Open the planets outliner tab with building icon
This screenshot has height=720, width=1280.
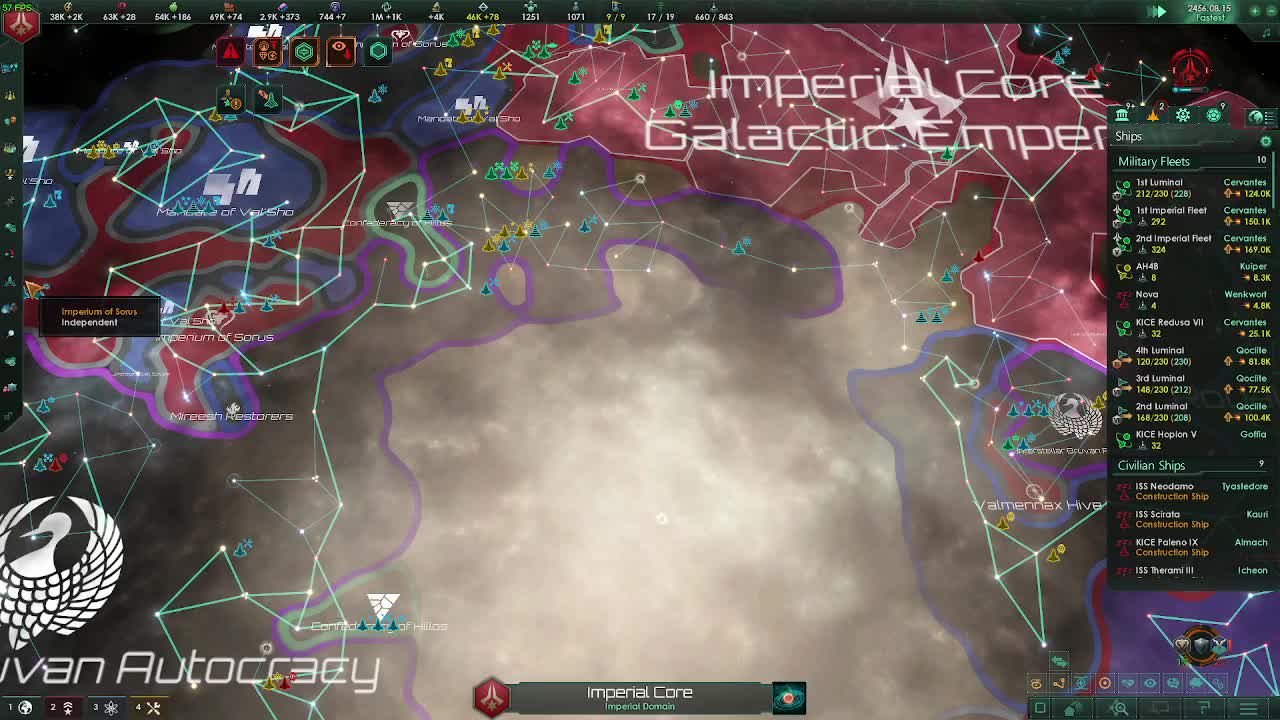pyautogui.click(x=1123, y=115)
